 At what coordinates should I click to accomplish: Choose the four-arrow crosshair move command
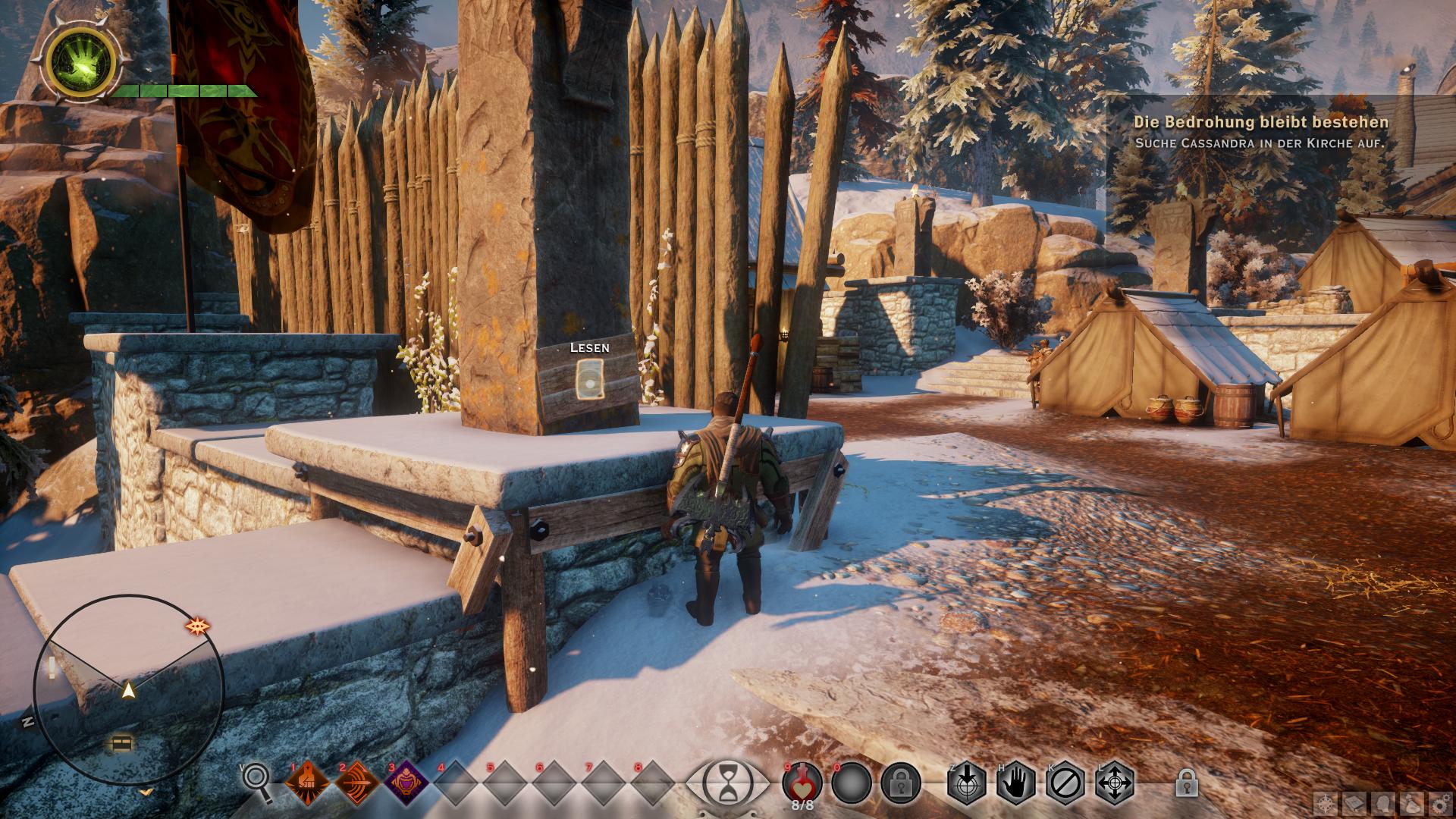coord(1115,783)
